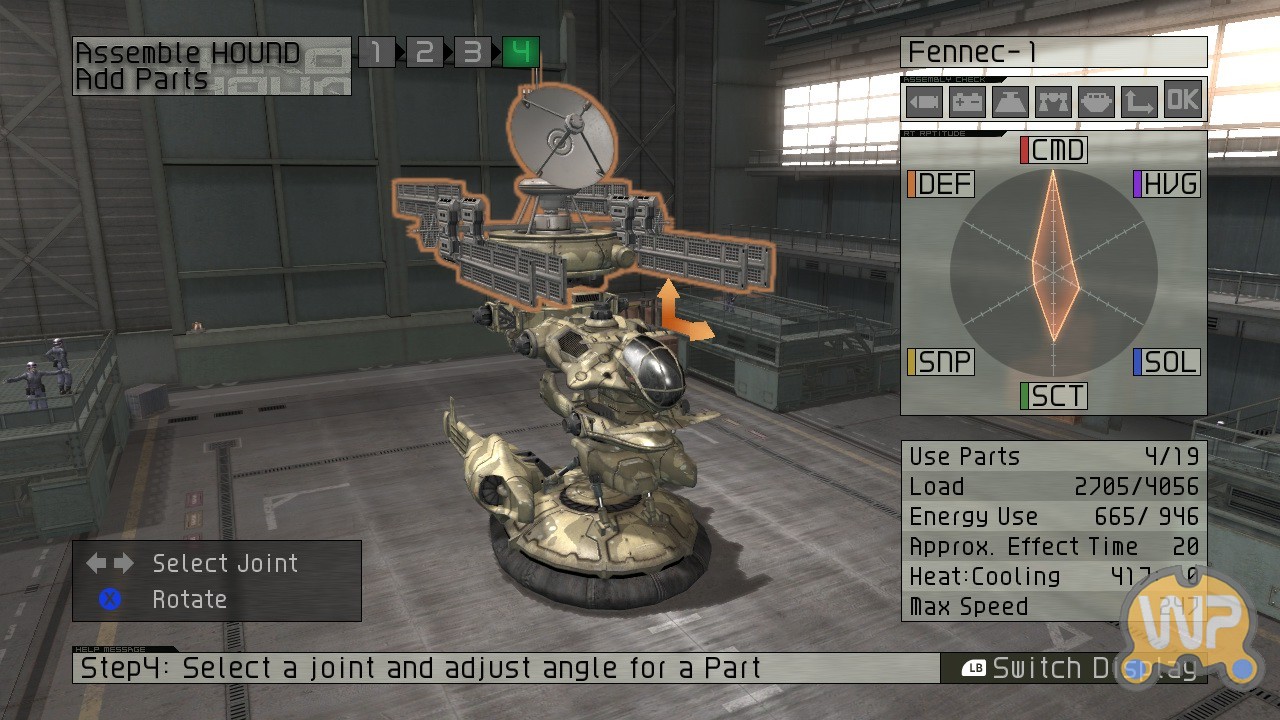Go to assembly step 1
This screenshot has width=1280, height=720.
coord(376,52)
